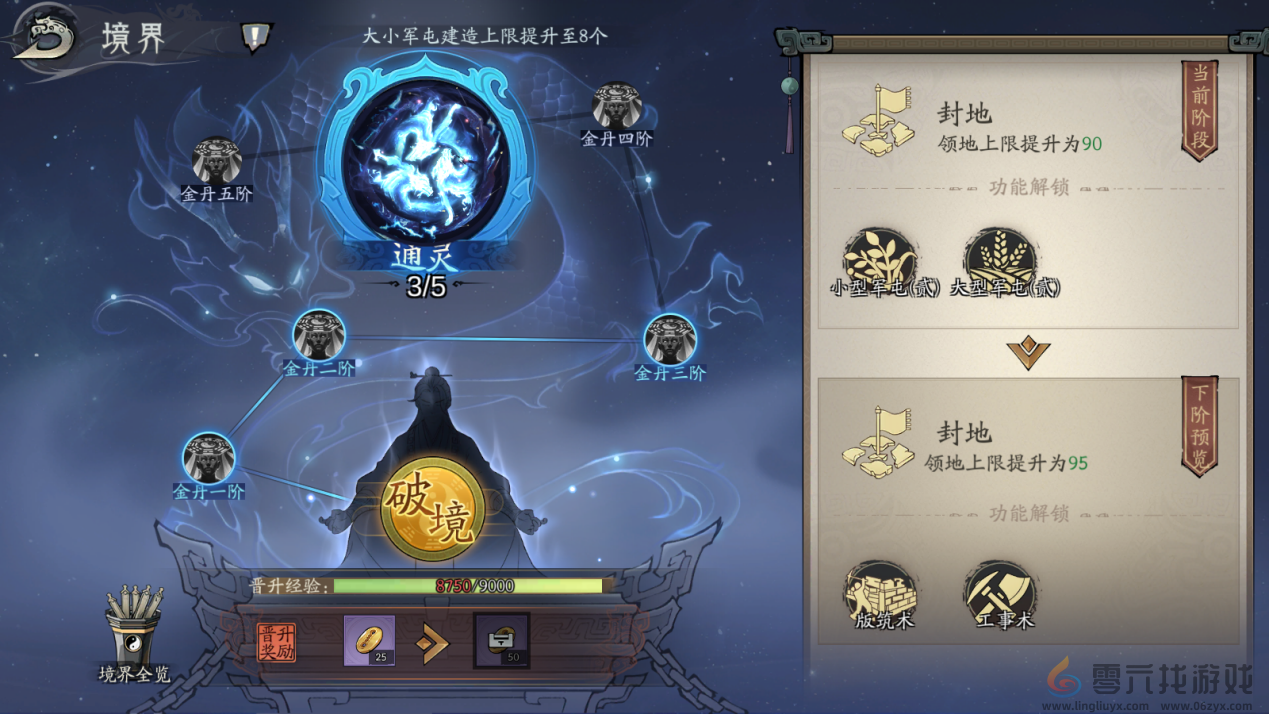The height and width of the screenshot is (714, 1269).
Task: Select the 金丹五阶 stage node
Action: [216, 161]
